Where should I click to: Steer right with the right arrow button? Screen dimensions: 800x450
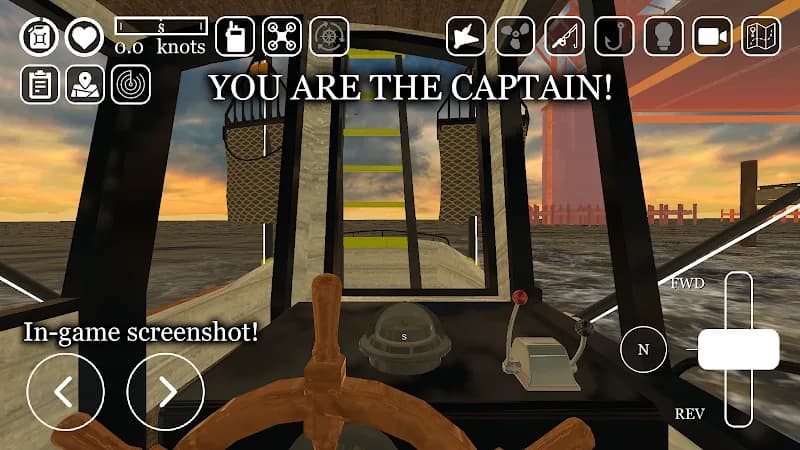click(x=165, y=391)
